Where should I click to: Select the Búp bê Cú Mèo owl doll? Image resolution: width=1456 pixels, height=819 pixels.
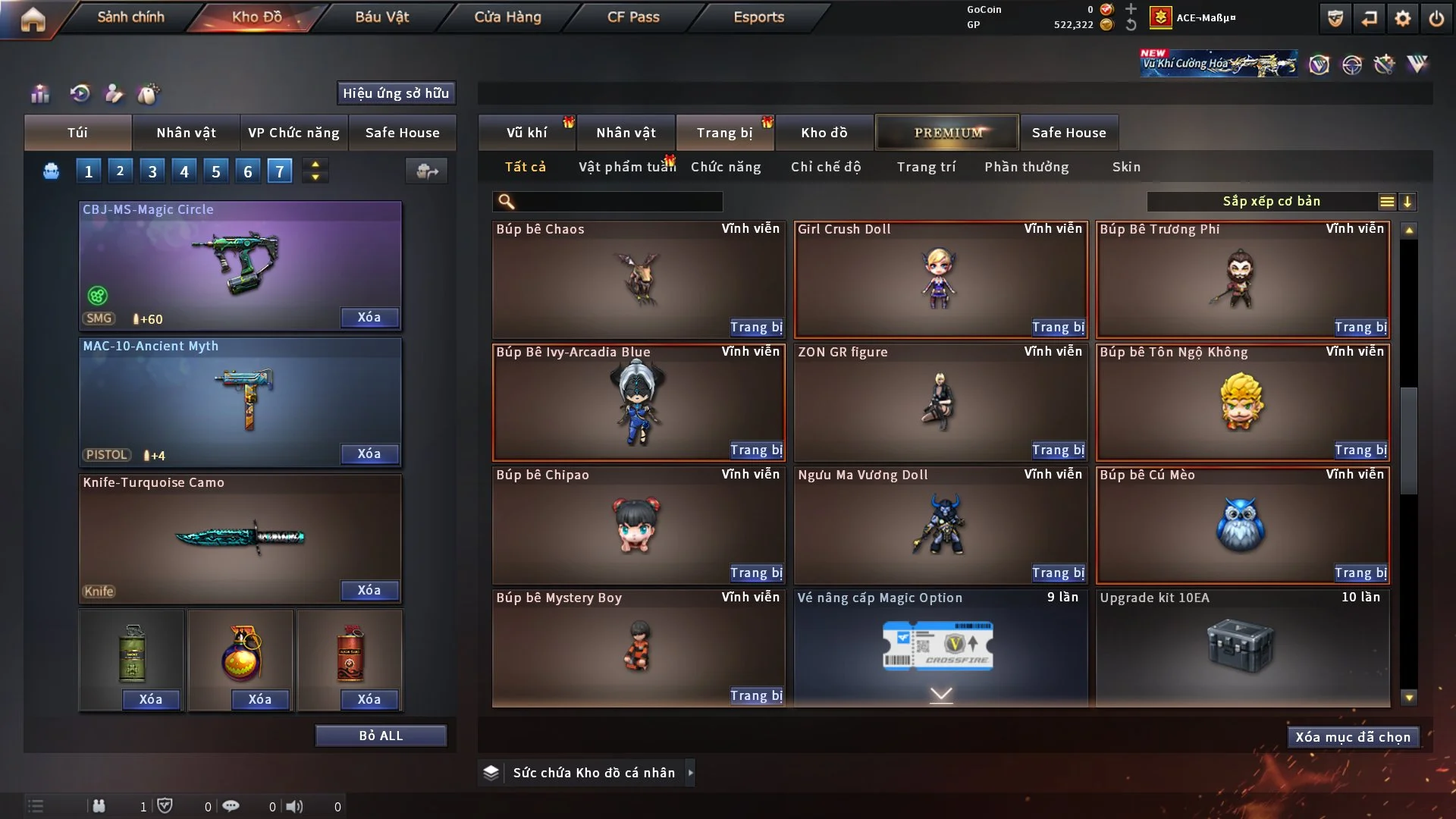pyautogui.click(x=1241, y=525)
